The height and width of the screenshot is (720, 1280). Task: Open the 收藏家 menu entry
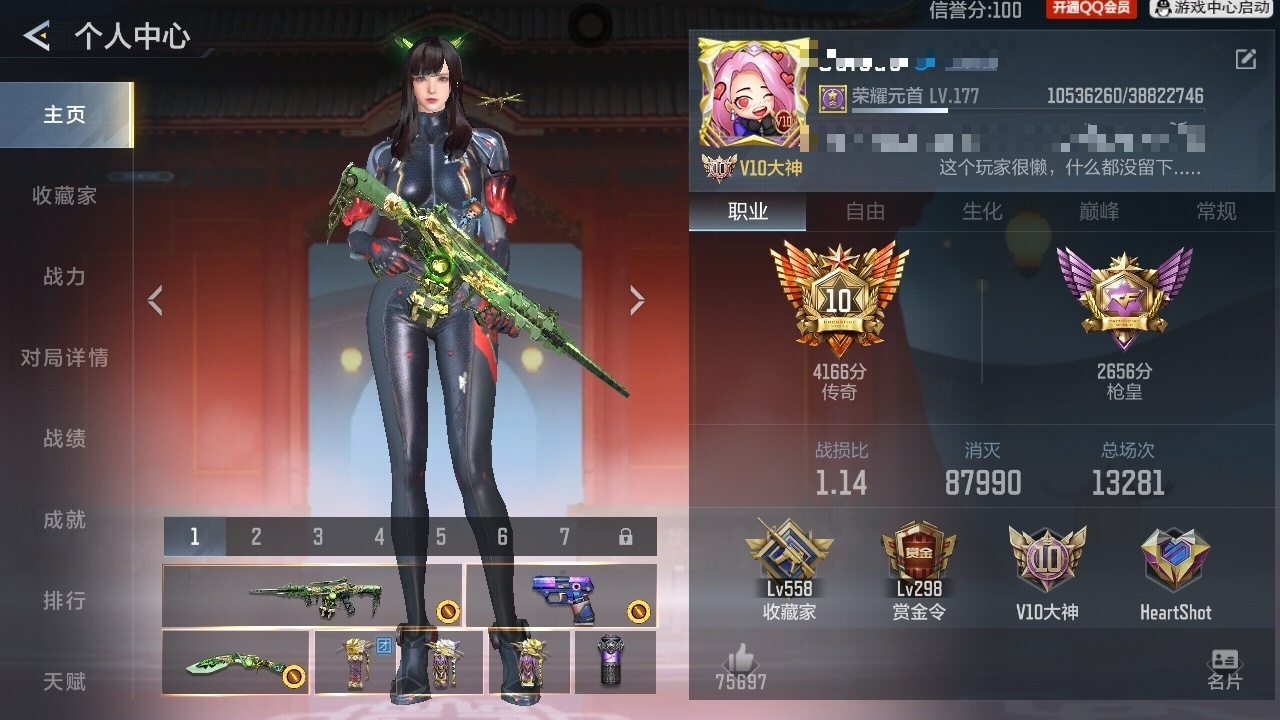65,196
